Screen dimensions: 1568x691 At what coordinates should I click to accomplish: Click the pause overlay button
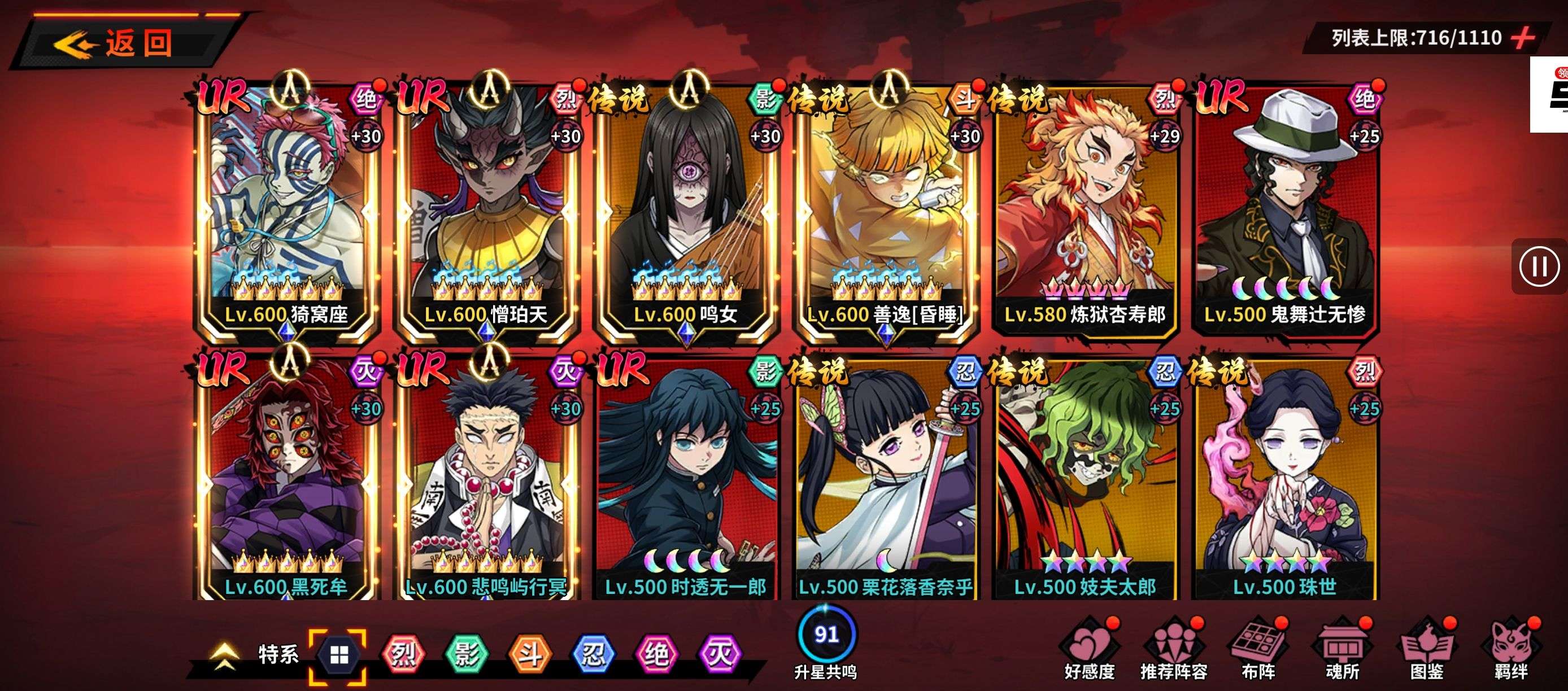1539,266
